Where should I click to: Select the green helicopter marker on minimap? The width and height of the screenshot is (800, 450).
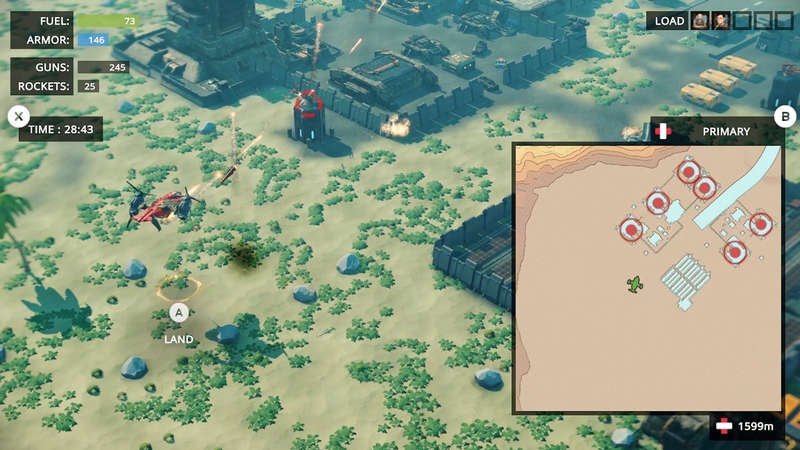(634, 286)
